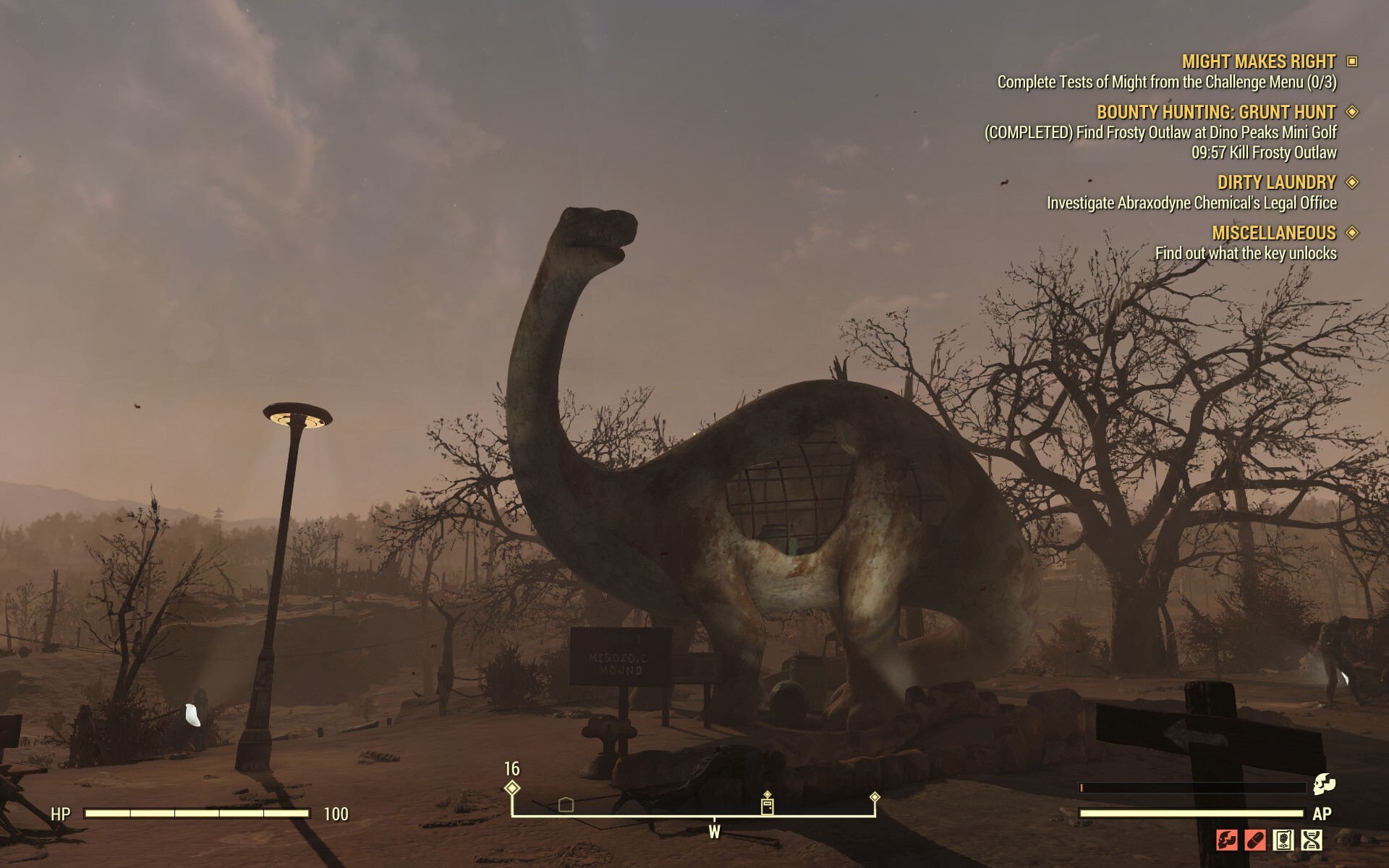Screen dimensions: 1389x868
Task: Click the vending machine marker on the compass
Action: [x=767, y=806]
